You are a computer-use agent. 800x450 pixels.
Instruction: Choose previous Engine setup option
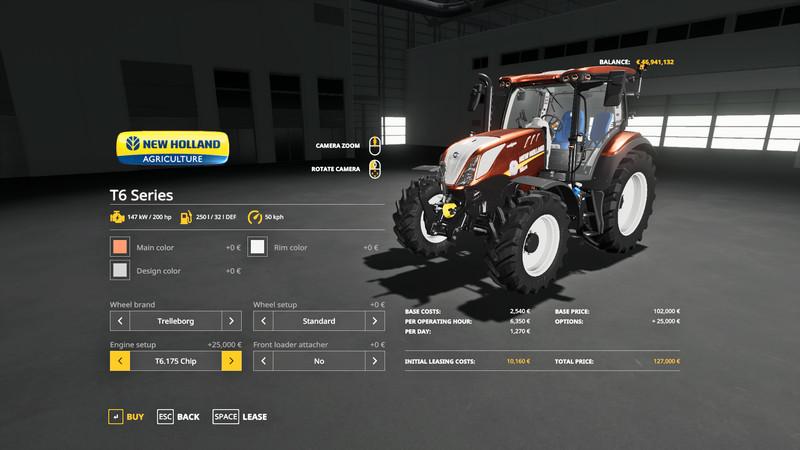(120, 361)
